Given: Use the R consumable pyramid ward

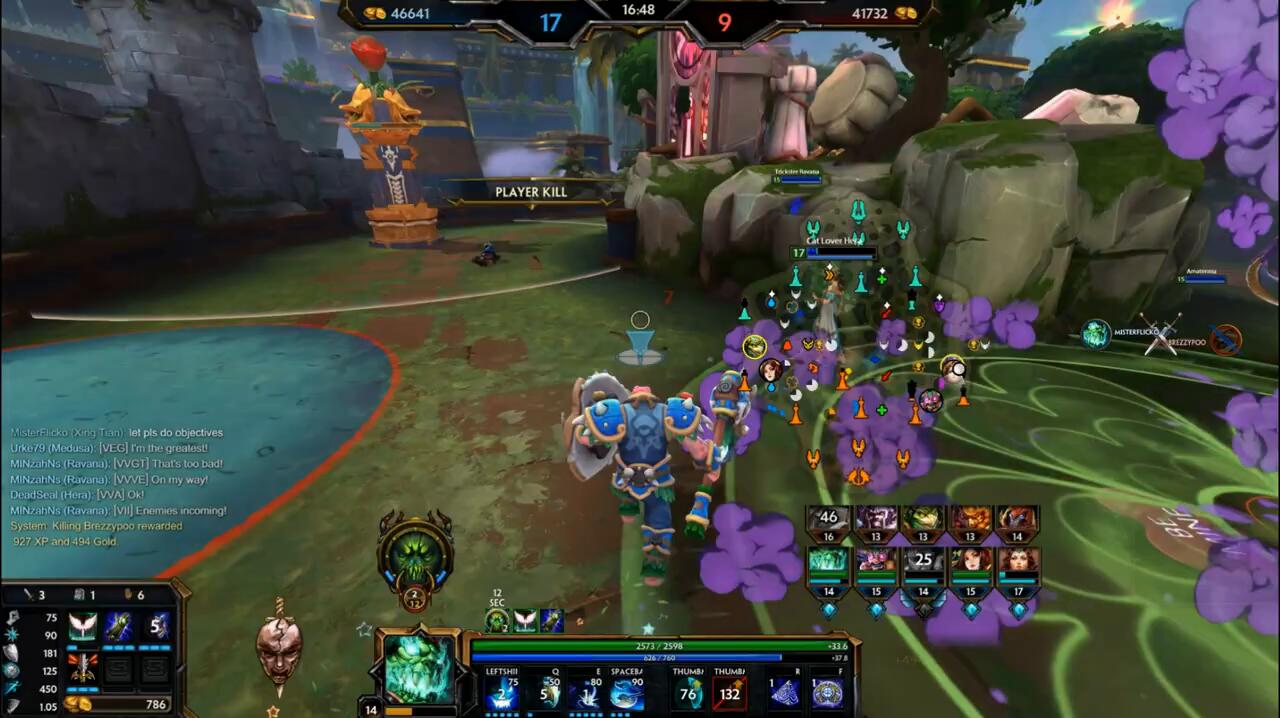Looking at the screenshot, I should [x=784, y=693].
